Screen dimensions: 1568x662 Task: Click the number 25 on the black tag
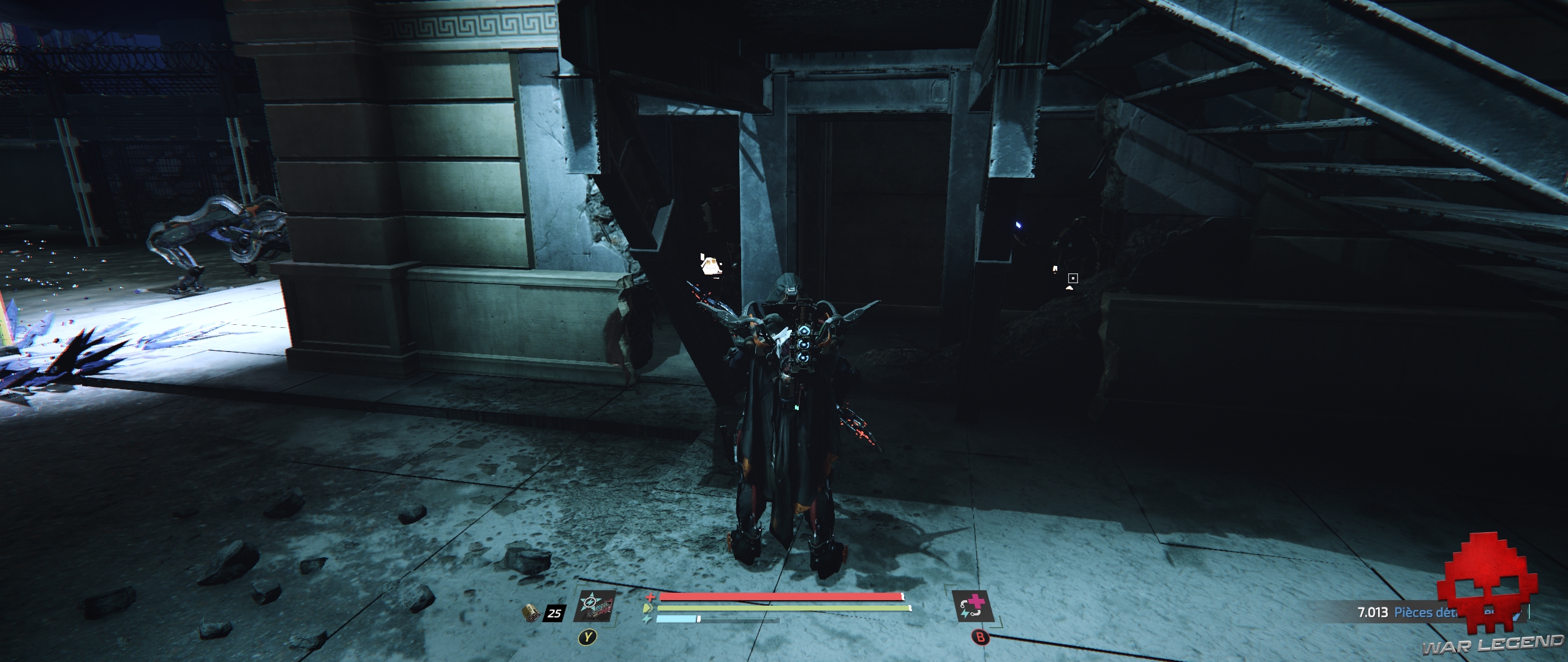tap(553, 613)
